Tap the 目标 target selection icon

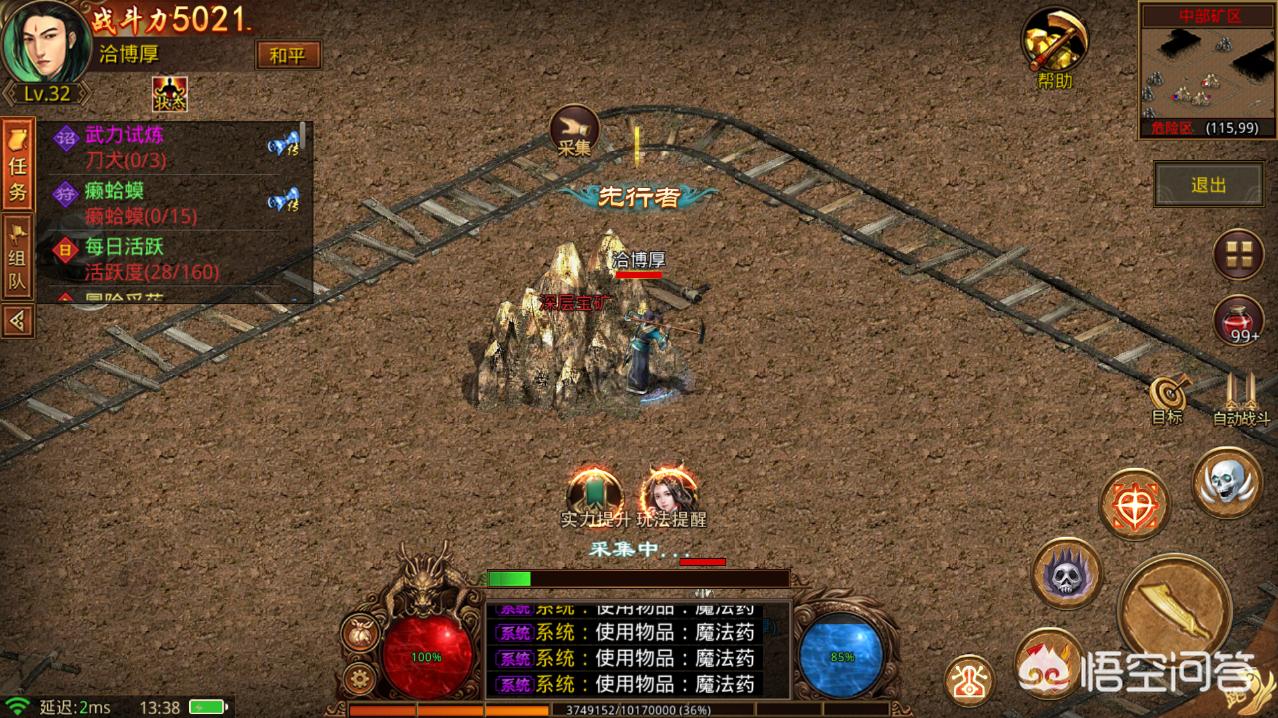pyautogui.click(x=1166, y=399)
